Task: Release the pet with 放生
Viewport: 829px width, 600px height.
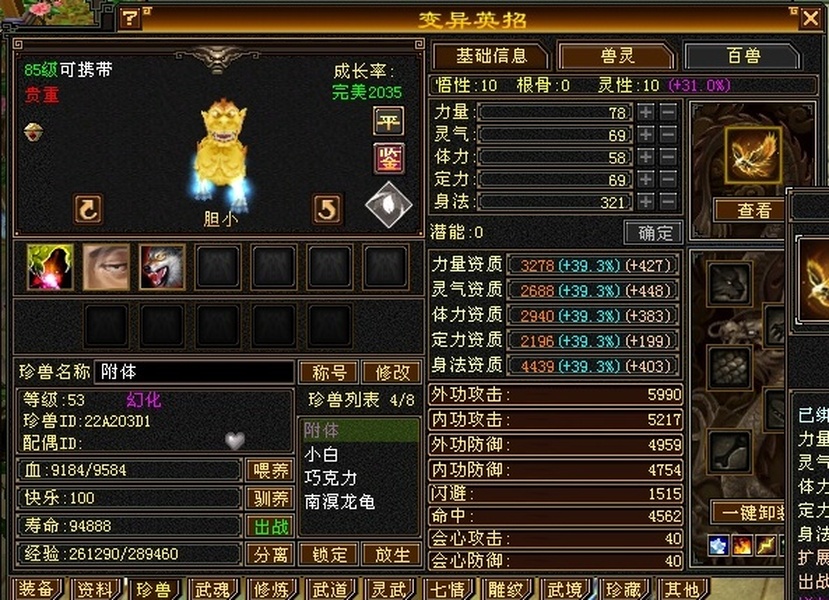Action: pyautogui.click(x=392, y=554)
